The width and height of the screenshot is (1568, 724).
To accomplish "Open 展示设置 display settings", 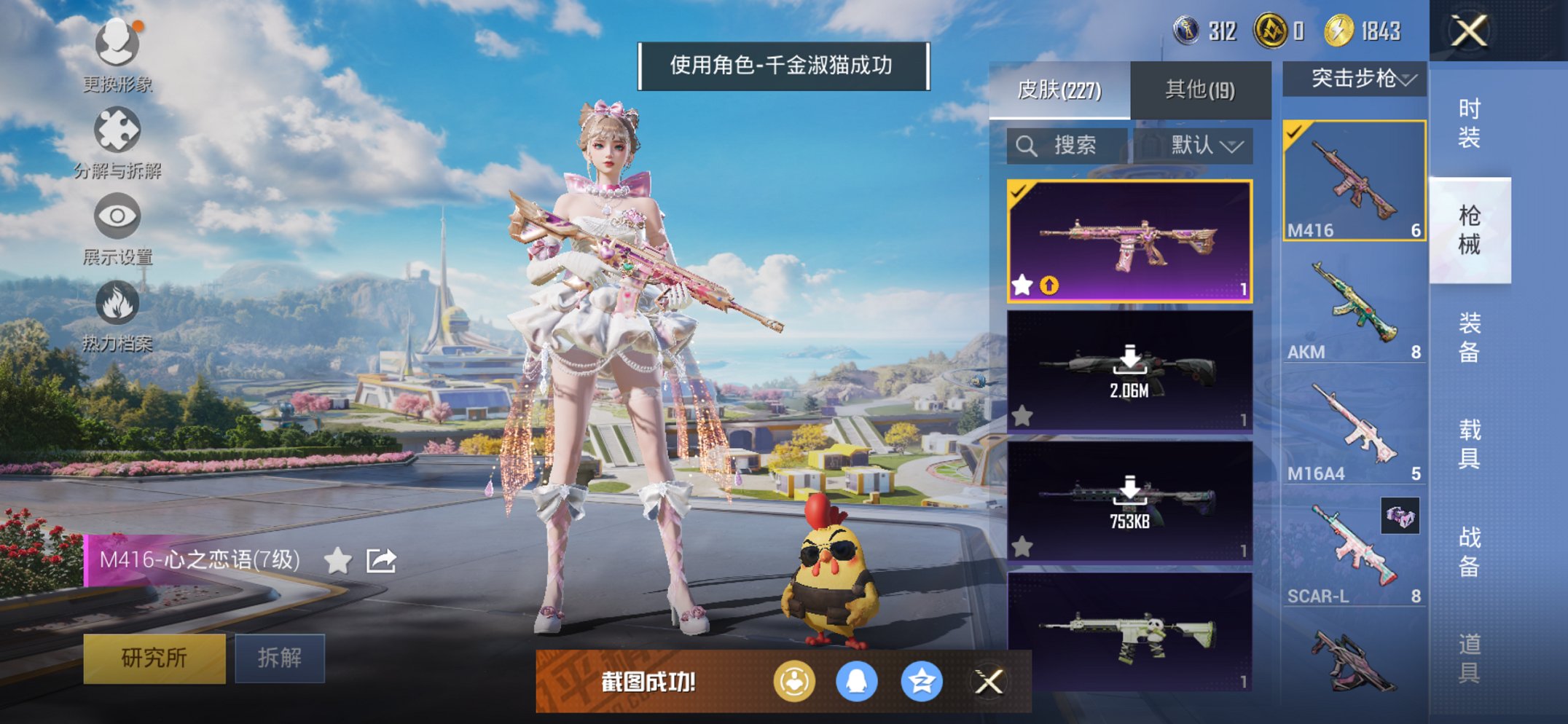I will tap(117, 217).
